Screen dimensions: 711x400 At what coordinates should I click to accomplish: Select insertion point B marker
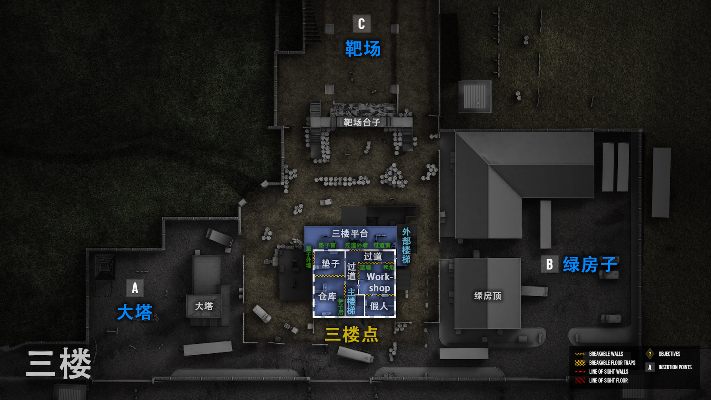549,264
